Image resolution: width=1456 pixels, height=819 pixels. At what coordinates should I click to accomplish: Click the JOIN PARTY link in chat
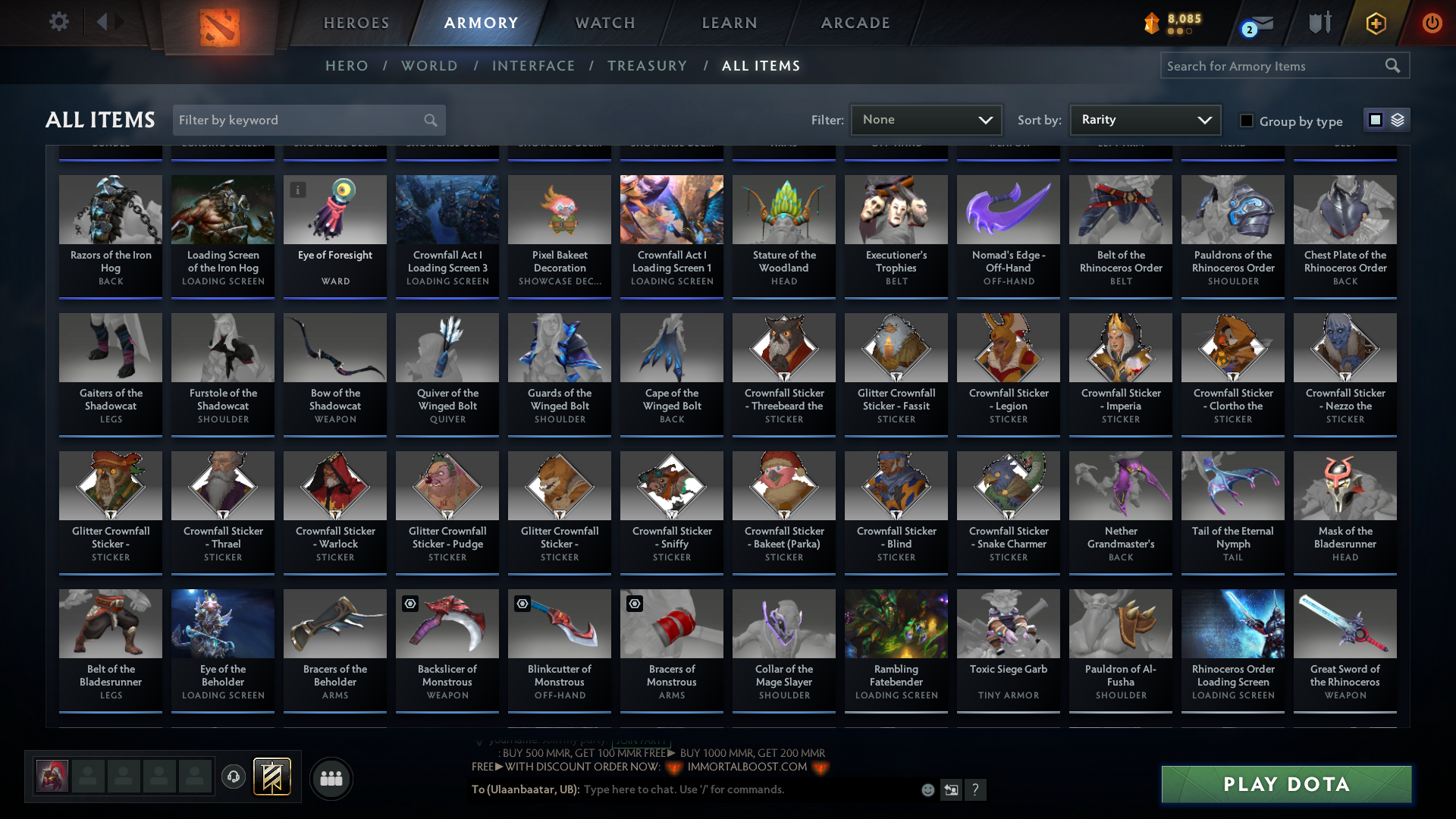tap(639, 741)
